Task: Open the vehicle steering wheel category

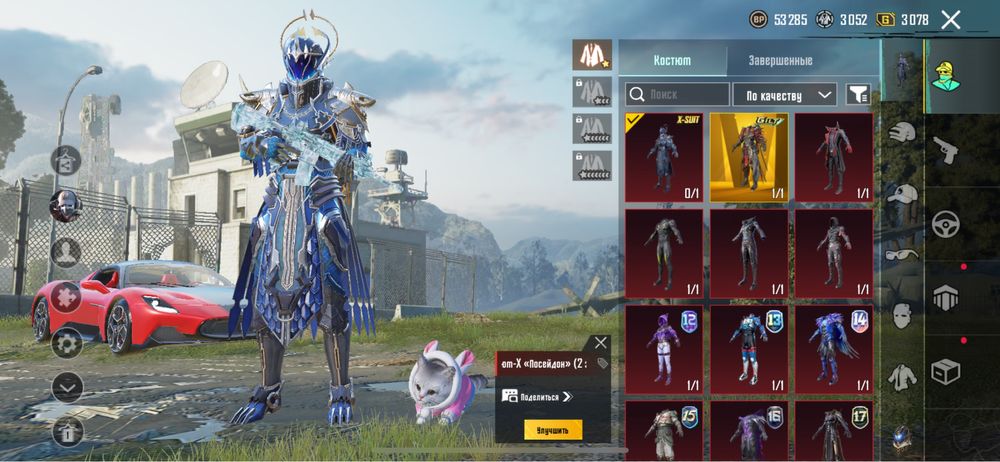Action: pos(945,224)
